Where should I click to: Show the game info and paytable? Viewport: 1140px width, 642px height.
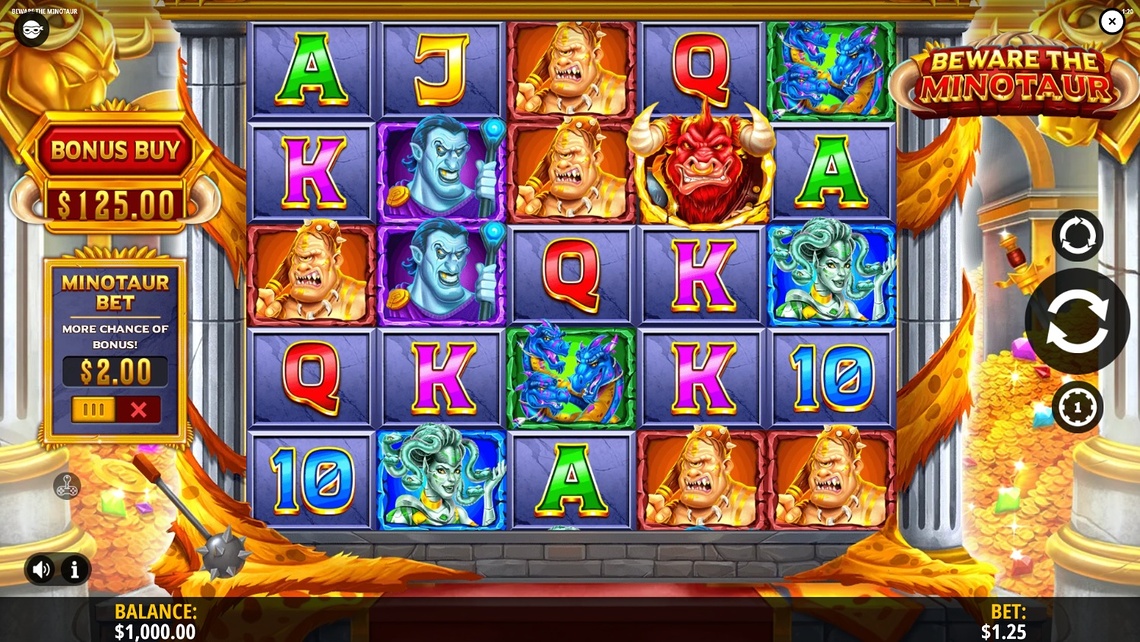tap(75, 570)
